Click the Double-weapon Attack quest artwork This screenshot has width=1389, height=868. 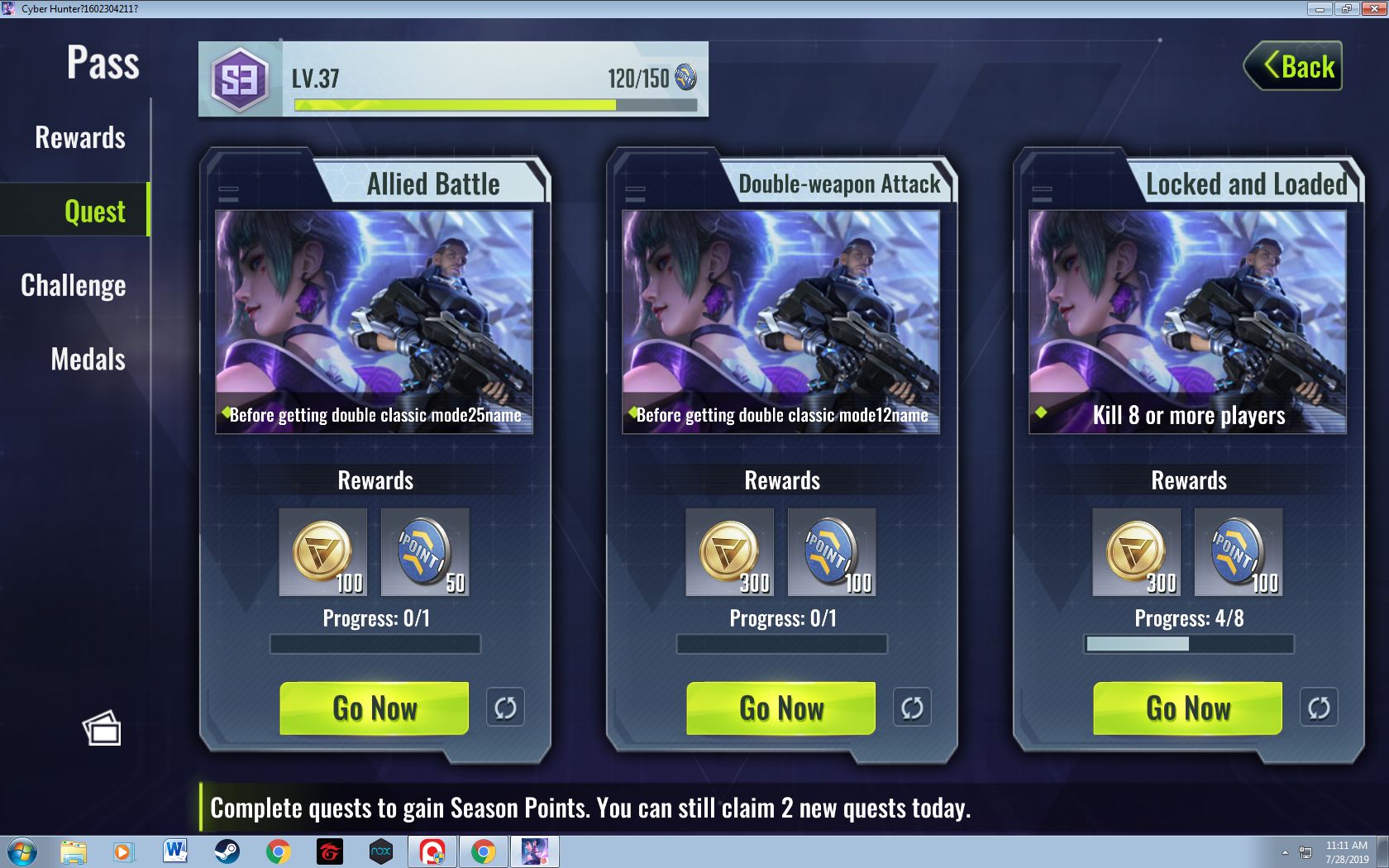tap(782, 318)
